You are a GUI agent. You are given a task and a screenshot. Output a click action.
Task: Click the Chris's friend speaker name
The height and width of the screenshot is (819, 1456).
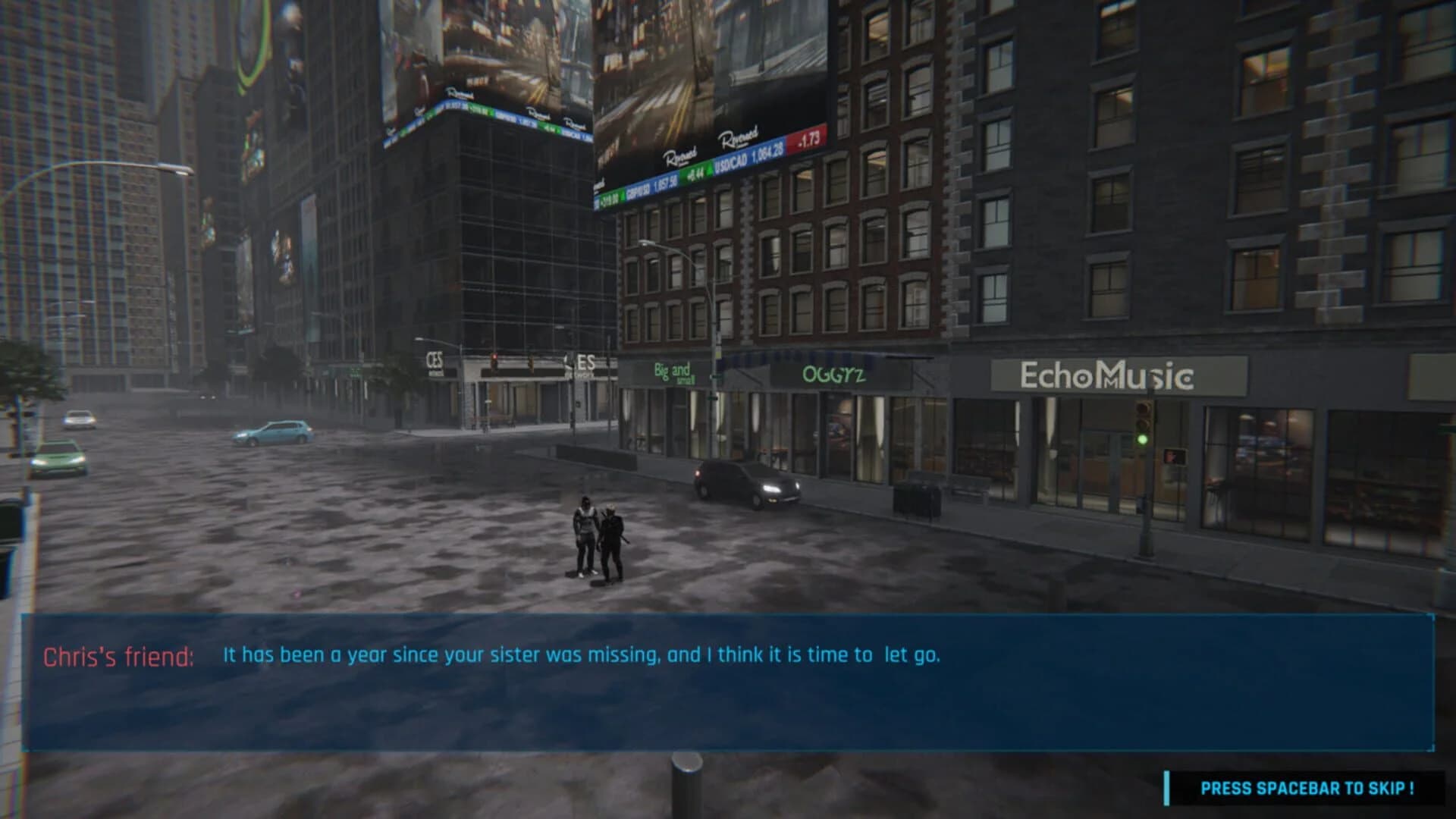pos(116,657)
